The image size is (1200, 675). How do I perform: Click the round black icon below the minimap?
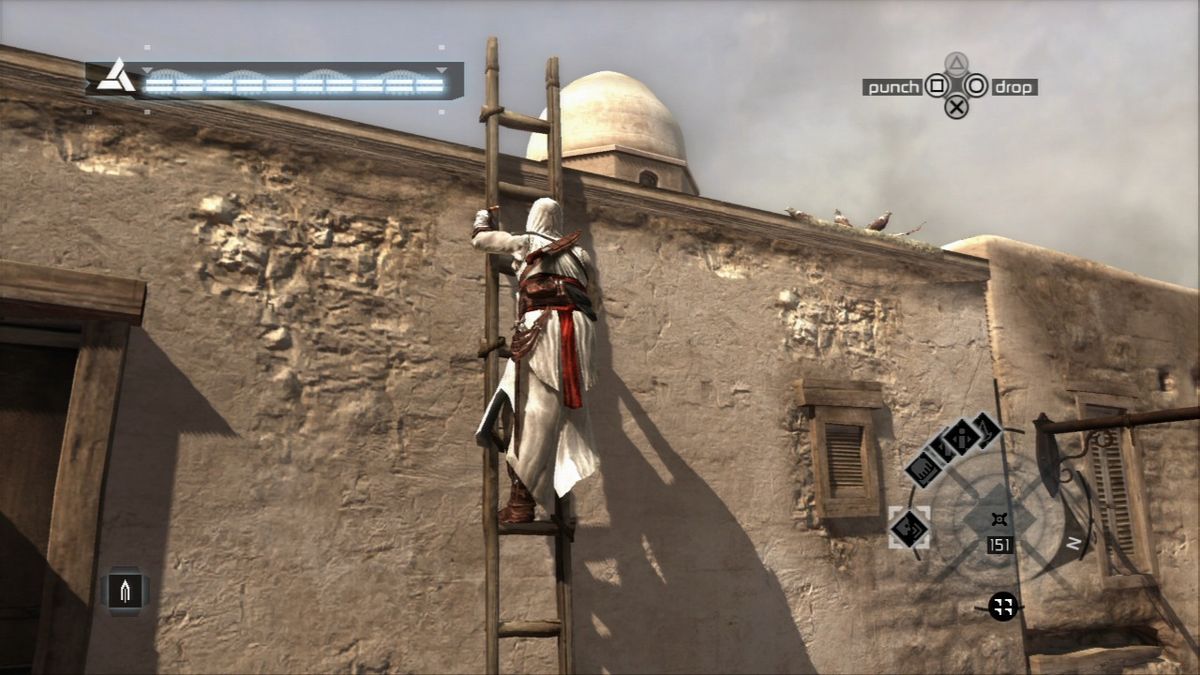tap(1003, 606)
